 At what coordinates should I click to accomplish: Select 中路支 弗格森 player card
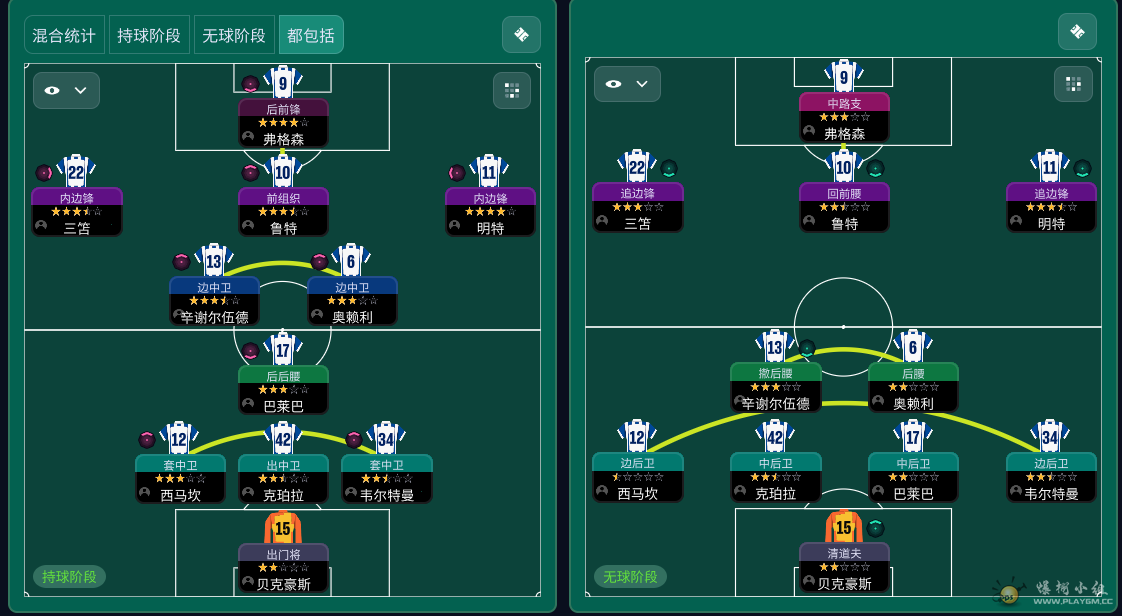[x=844, y=117]
